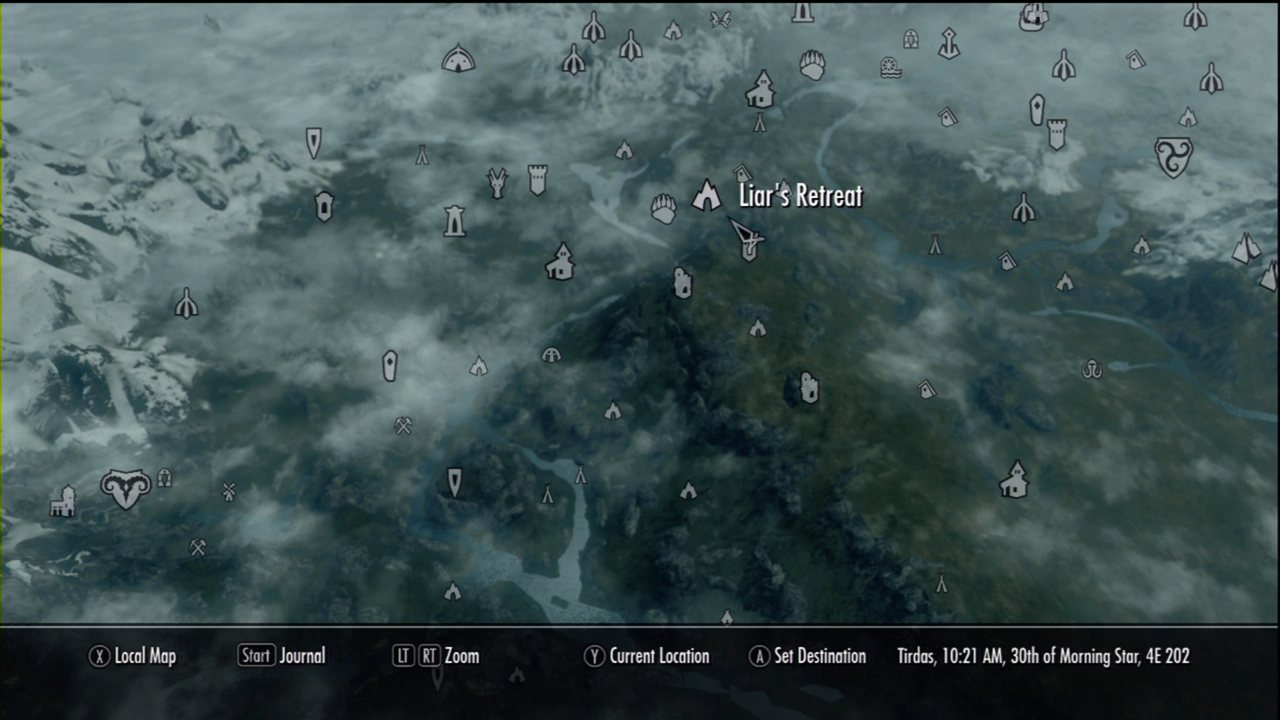
Task: Click the anchor-shaped dock marker near top right
Action: pos(949,44)
